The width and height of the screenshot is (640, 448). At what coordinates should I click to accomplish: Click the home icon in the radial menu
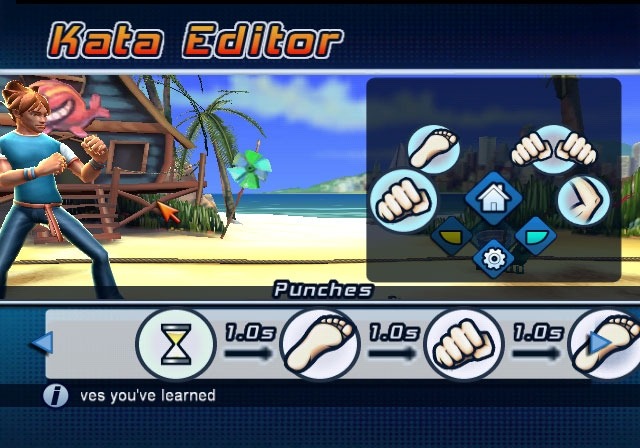[490, 197]
